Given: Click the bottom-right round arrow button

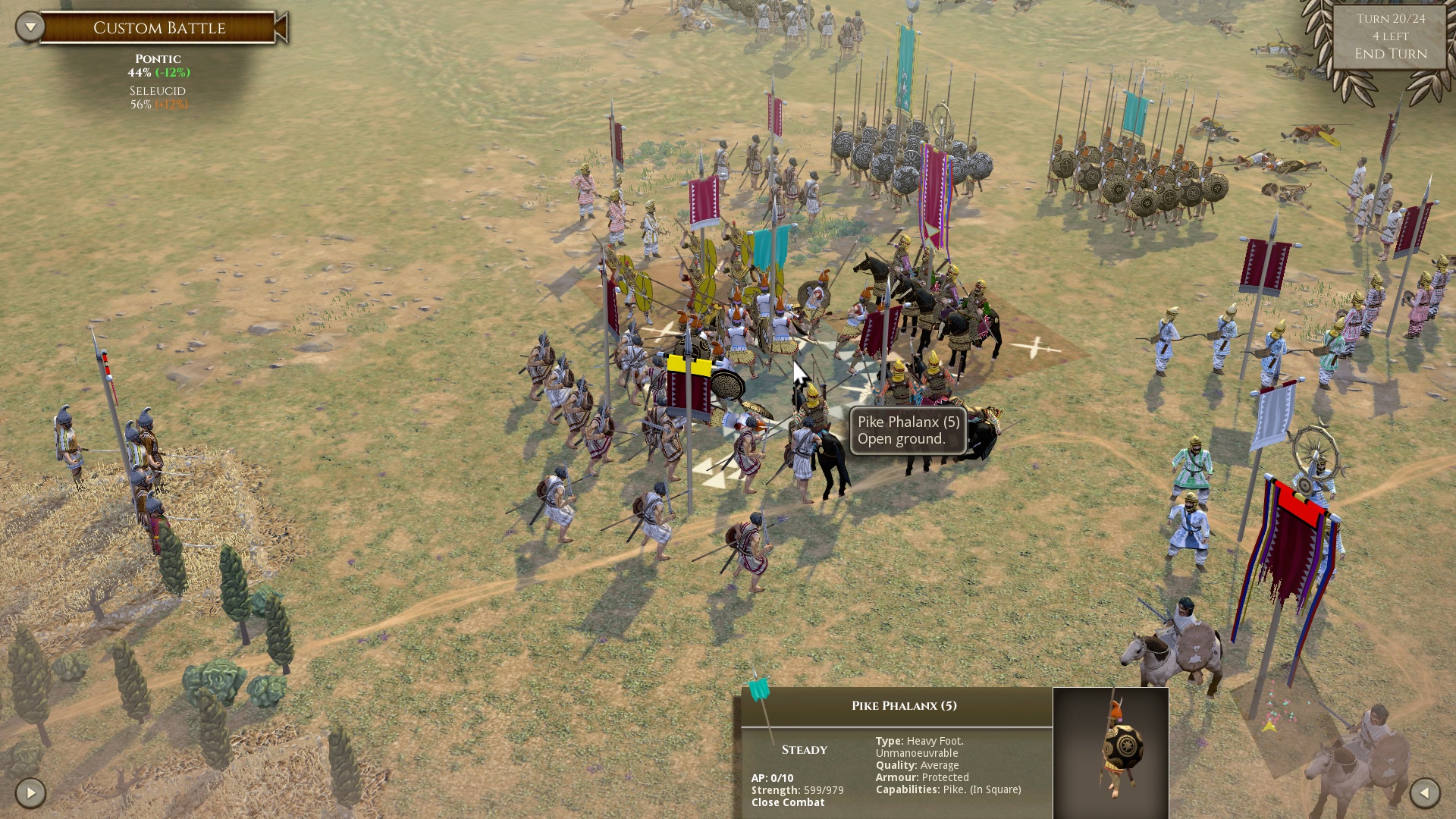Looking at the screenshot, I should coord(1424,793).
